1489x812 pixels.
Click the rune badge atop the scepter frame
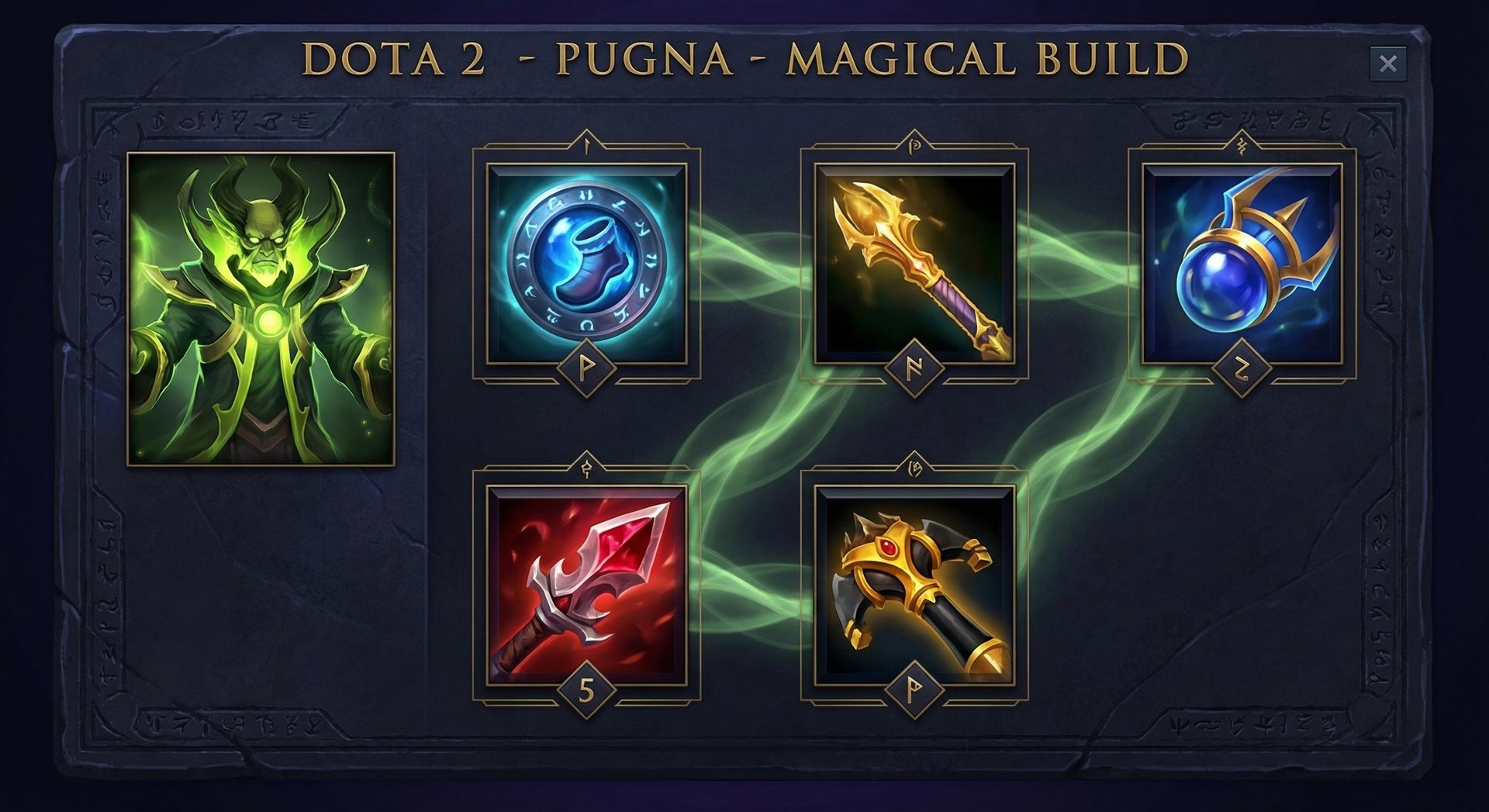(915, 146)
